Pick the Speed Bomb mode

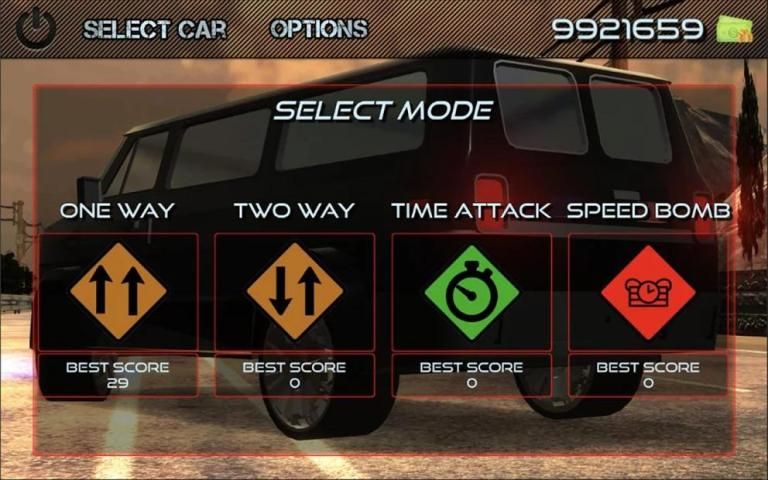click(648, 291)
